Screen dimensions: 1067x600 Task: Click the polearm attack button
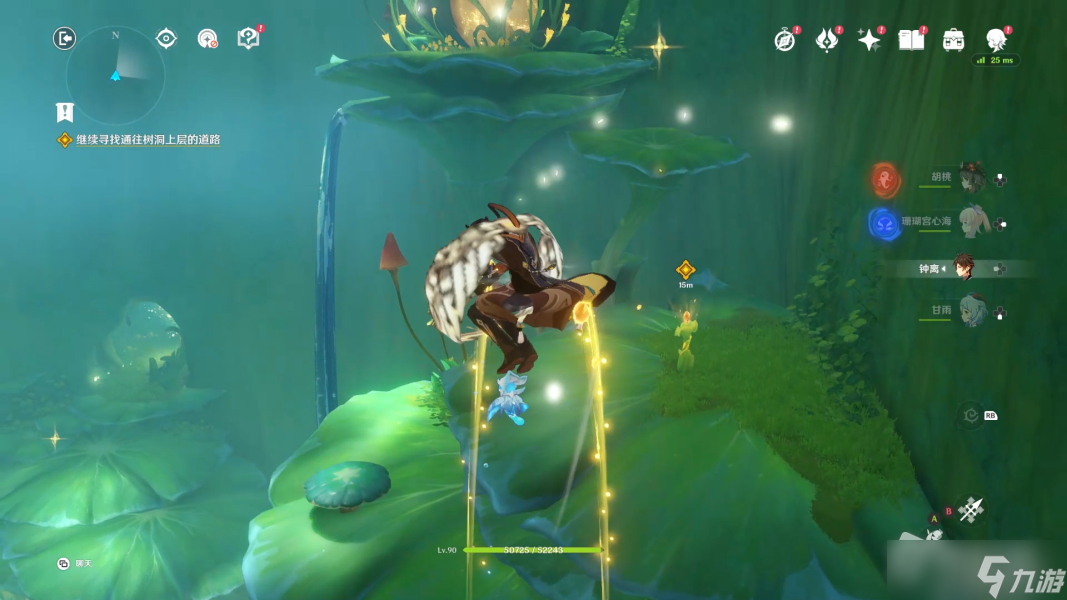point(970,509)
